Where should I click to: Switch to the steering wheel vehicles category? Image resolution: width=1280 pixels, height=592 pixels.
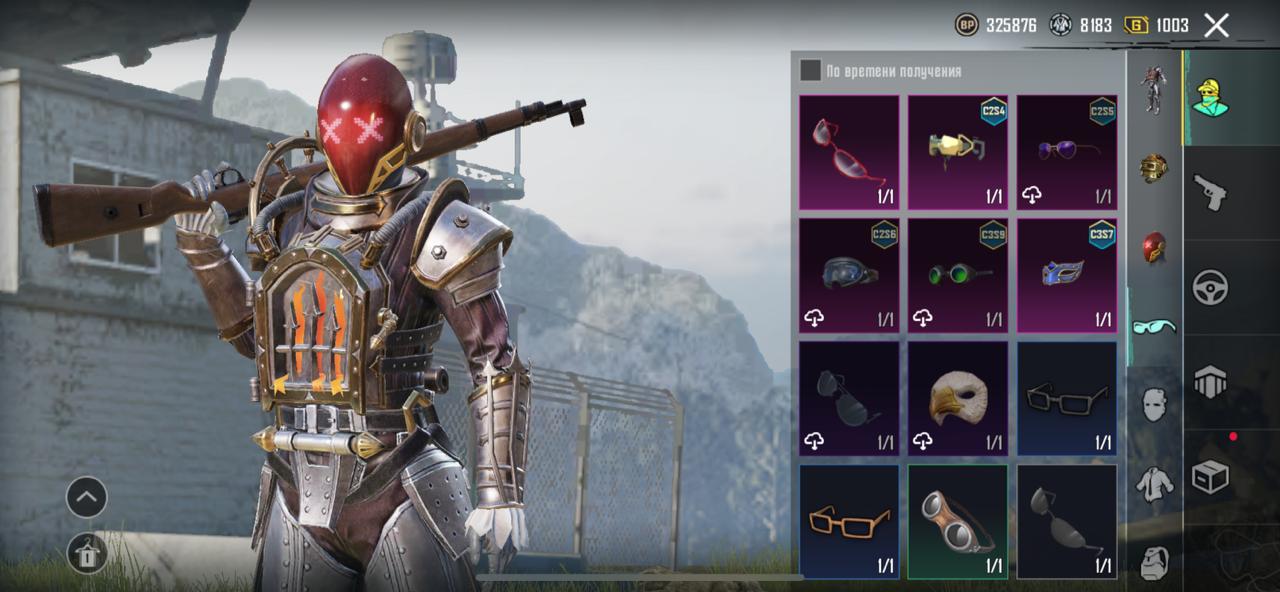1210,287
